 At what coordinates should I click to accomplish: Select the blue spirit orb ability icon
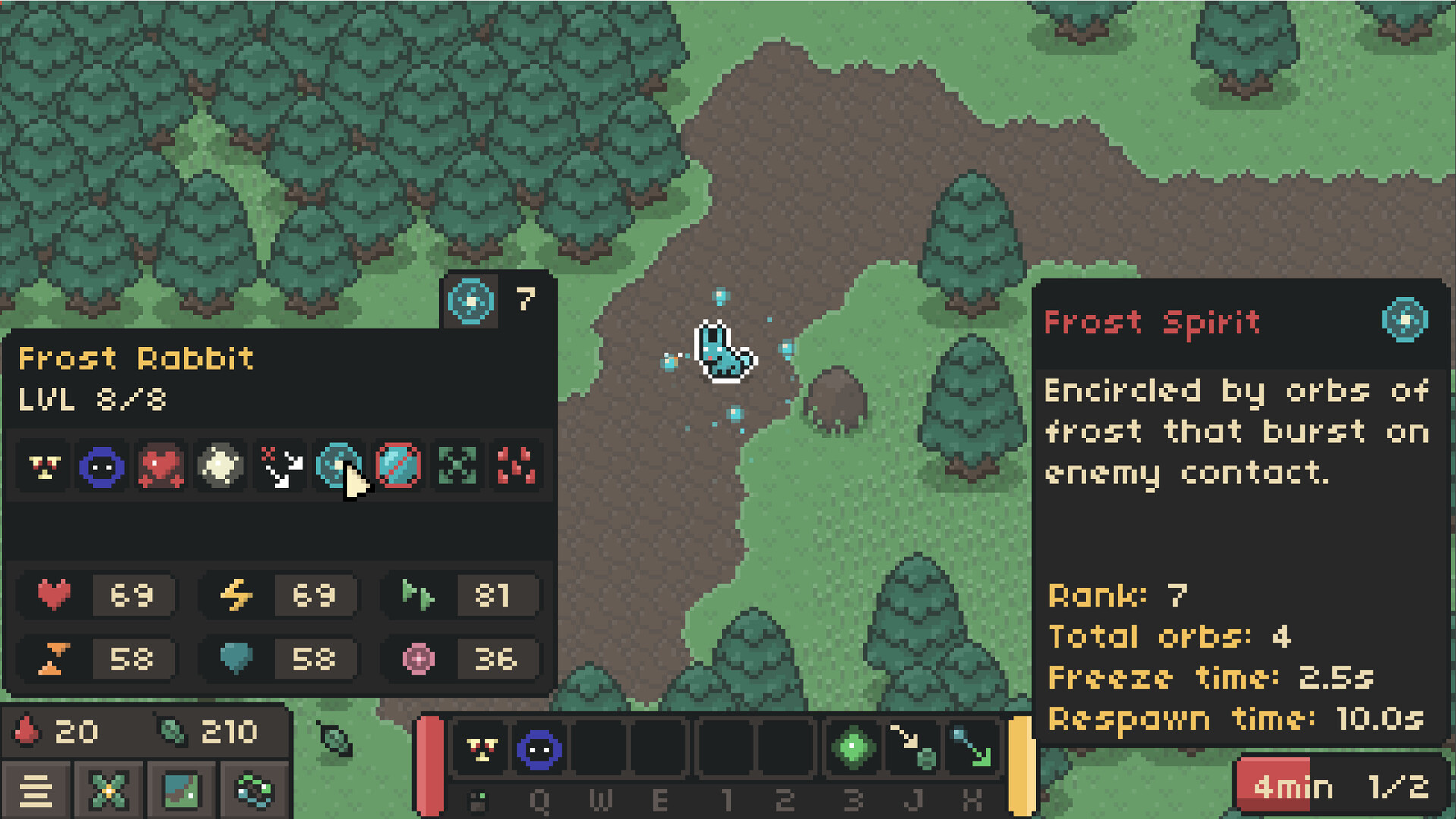coord(101,466)
